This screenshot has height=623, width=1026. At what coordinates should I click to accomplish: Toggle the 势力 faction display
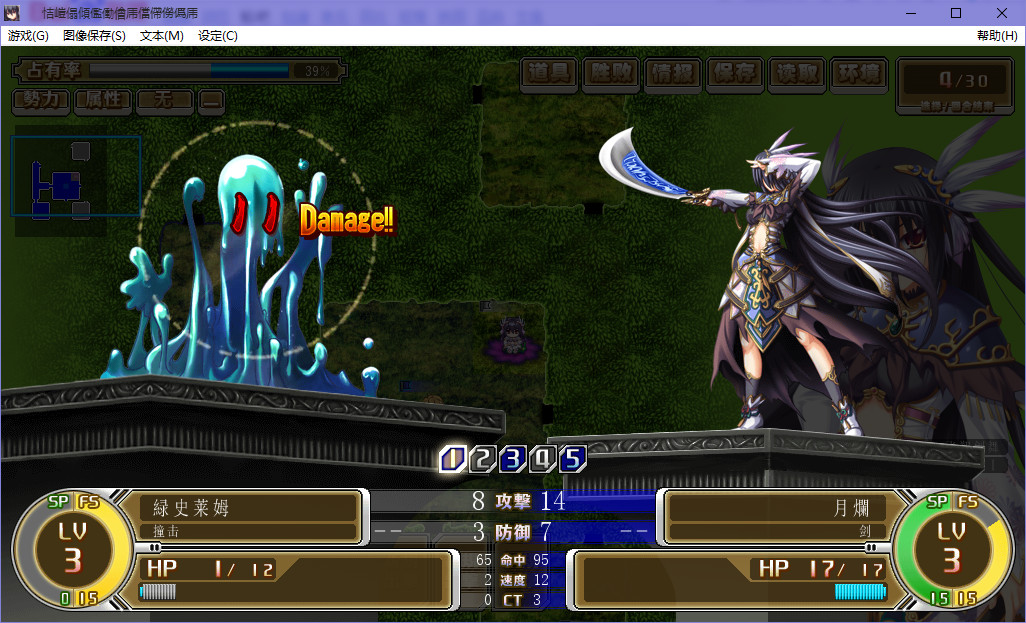tap(41, 100)
